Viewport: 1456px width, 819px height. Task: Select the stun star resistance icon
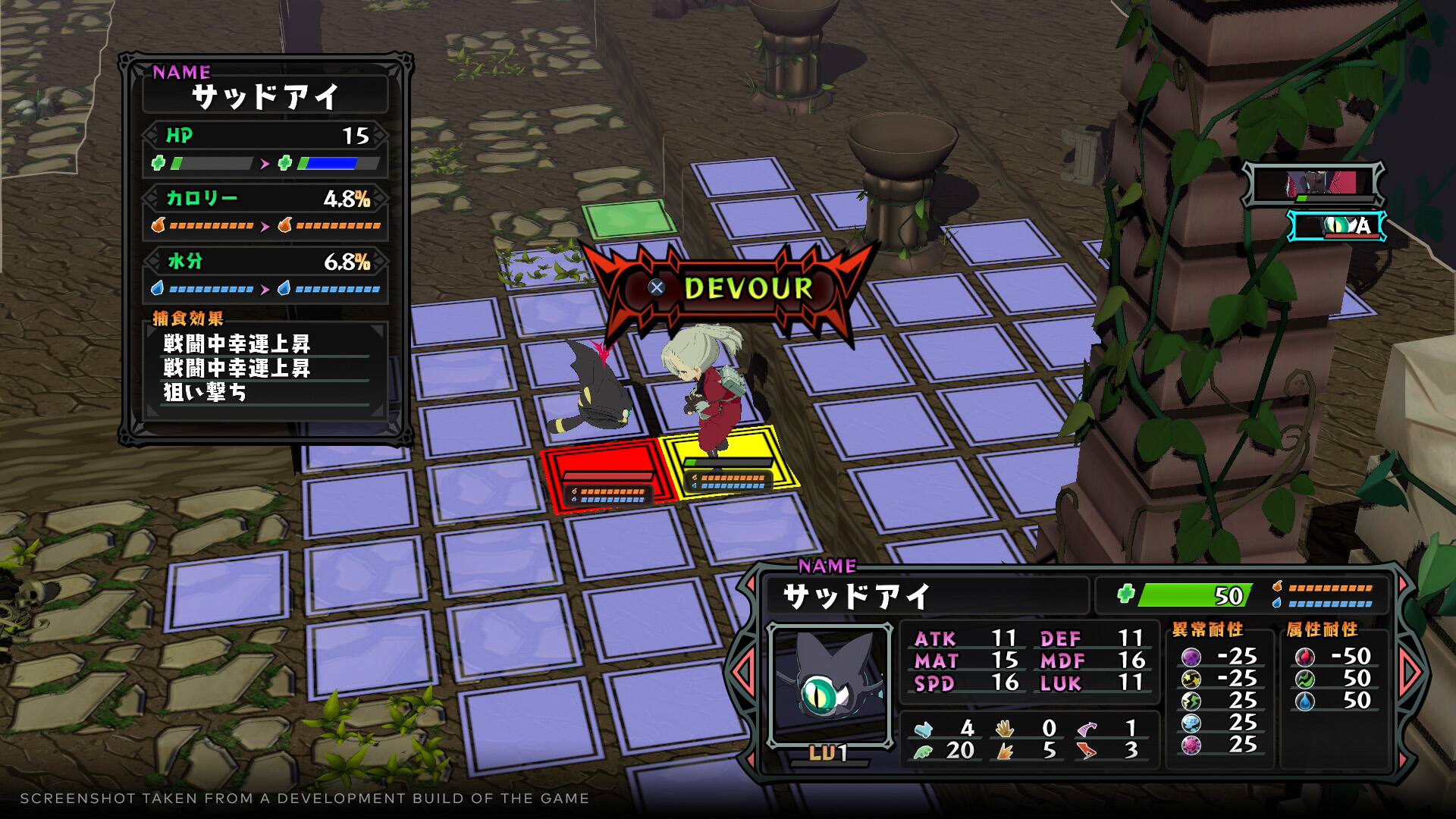[x=1192, y=680]
